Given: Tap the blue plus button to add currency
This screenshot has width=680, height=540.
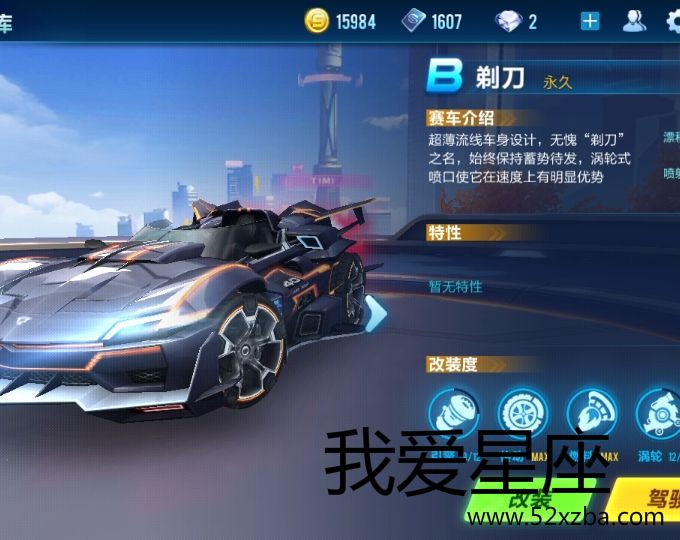Looking at the screenshot, I should point(590,21).
